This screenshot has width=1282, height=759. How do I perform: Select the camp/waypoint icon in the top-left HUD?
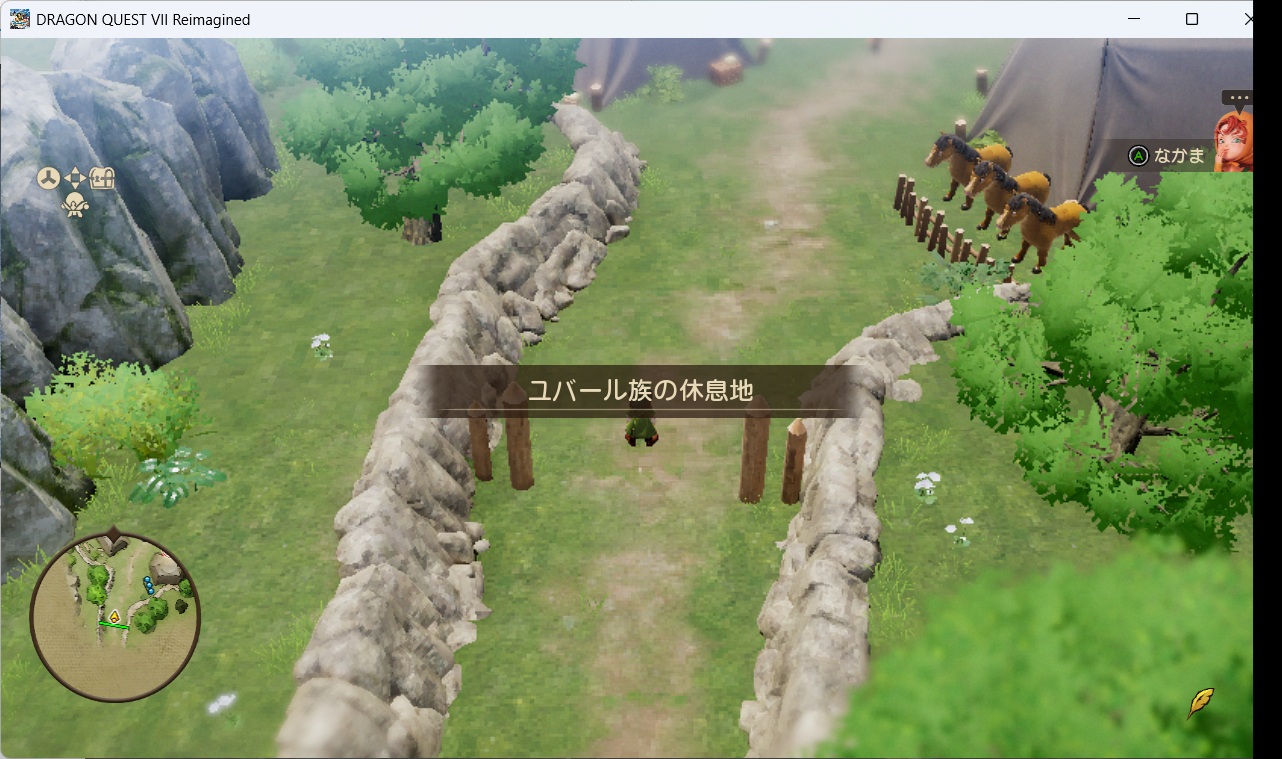click(48, 177)
